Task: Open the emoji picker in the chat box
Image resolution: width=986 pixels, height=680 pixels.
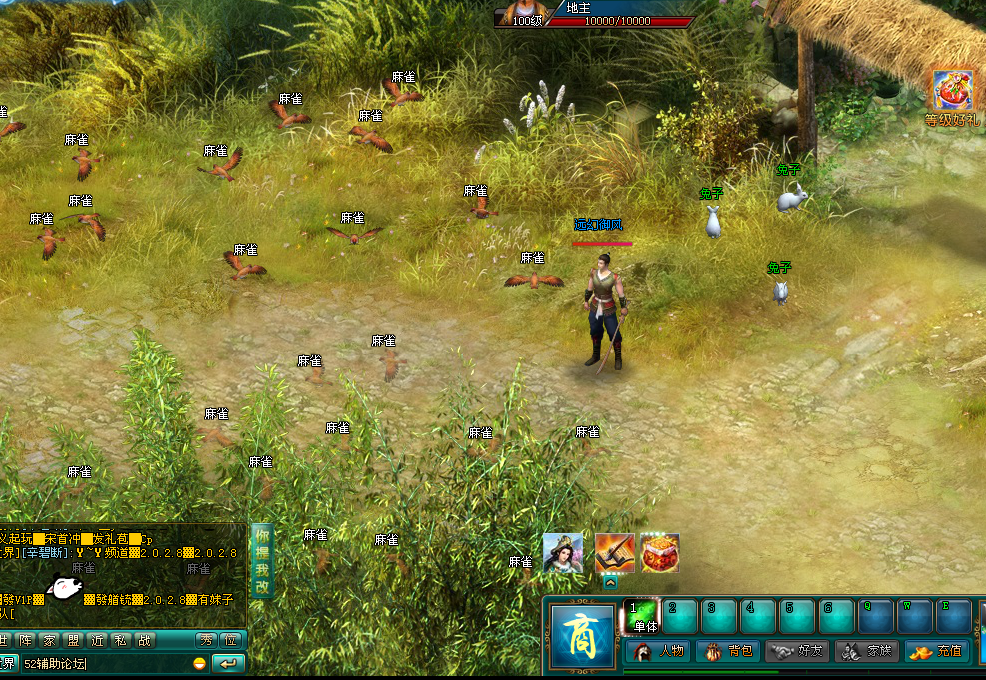Action: point(200,664)
